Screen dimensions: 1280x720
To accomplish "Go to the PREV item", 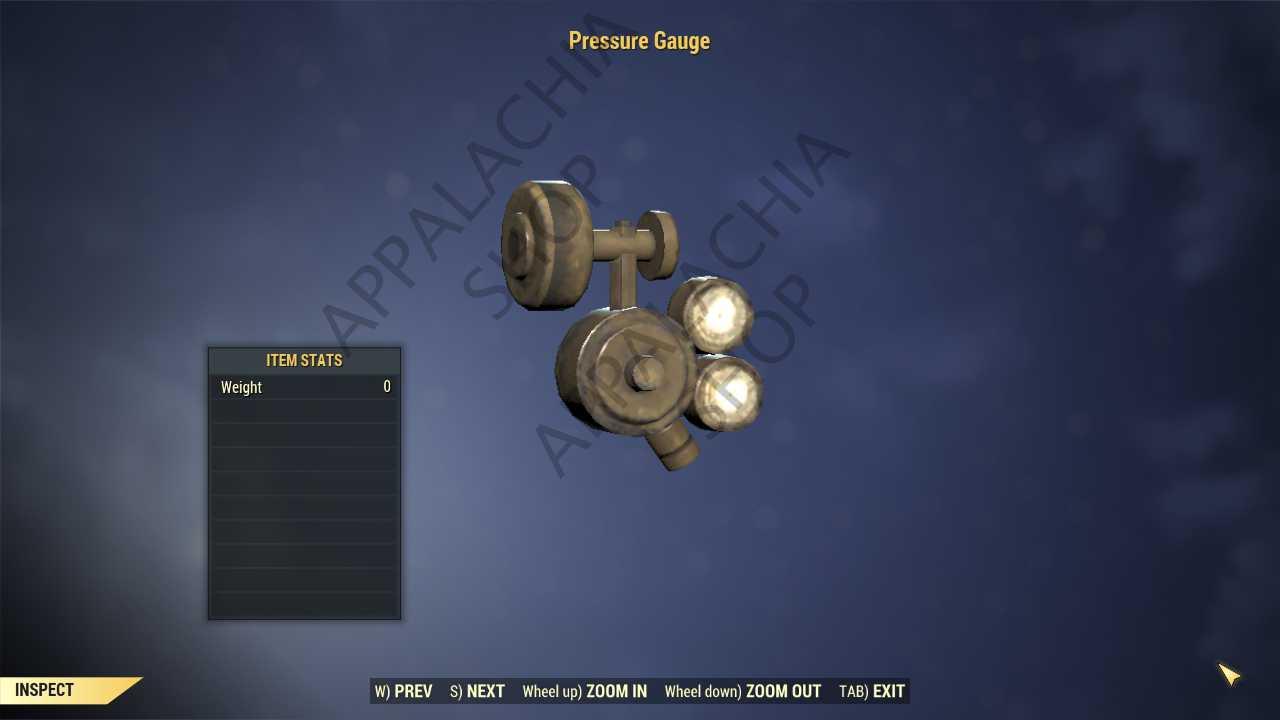I will (x=404, y=691).
